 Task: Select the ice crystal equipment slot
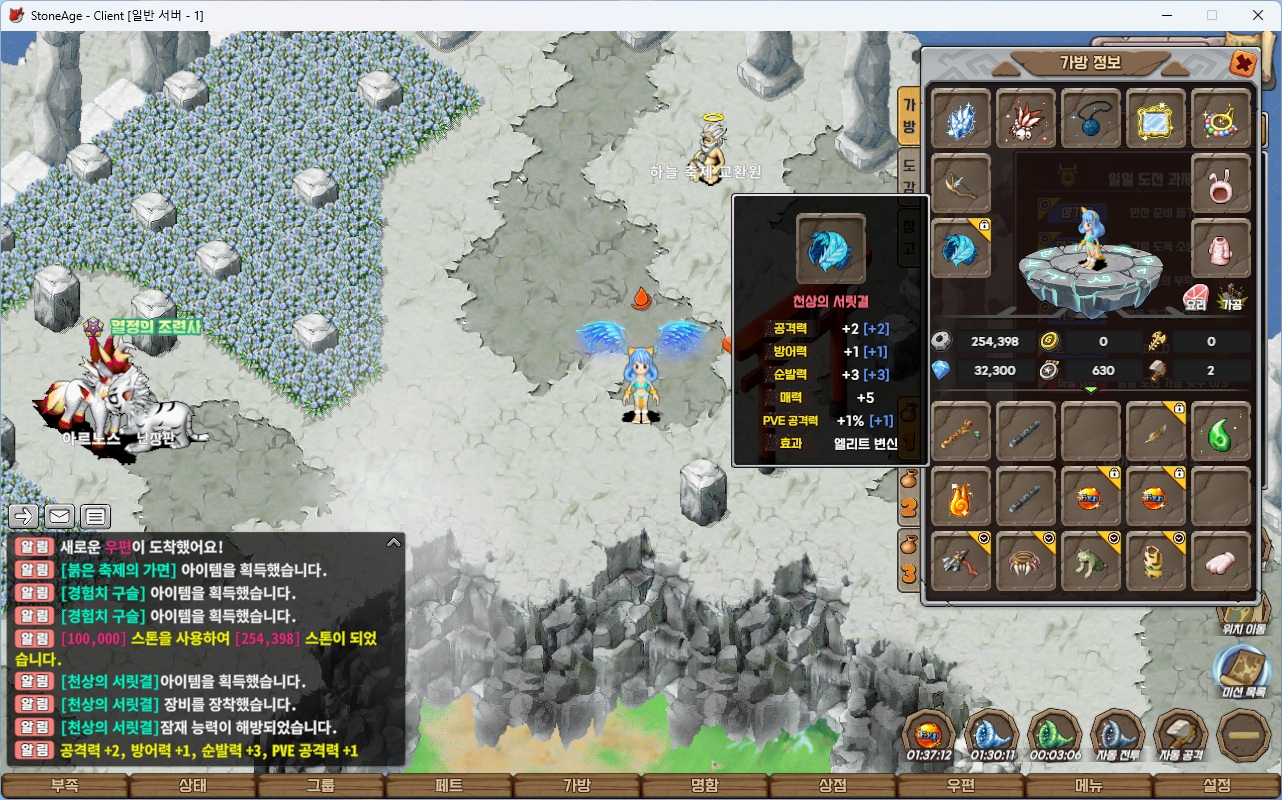(x=961, y=119)
